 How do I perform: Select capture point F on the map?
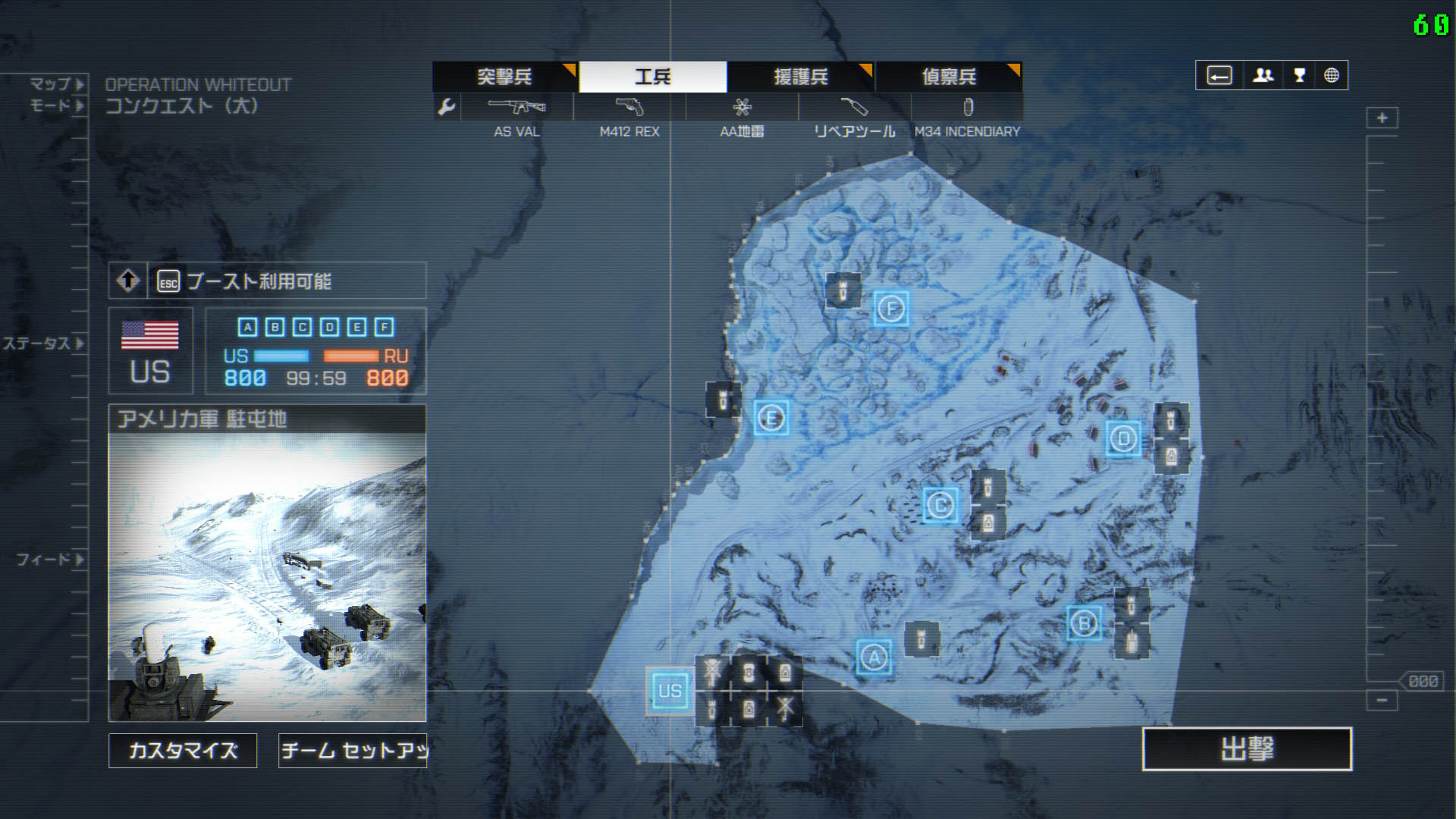point(891,309)
